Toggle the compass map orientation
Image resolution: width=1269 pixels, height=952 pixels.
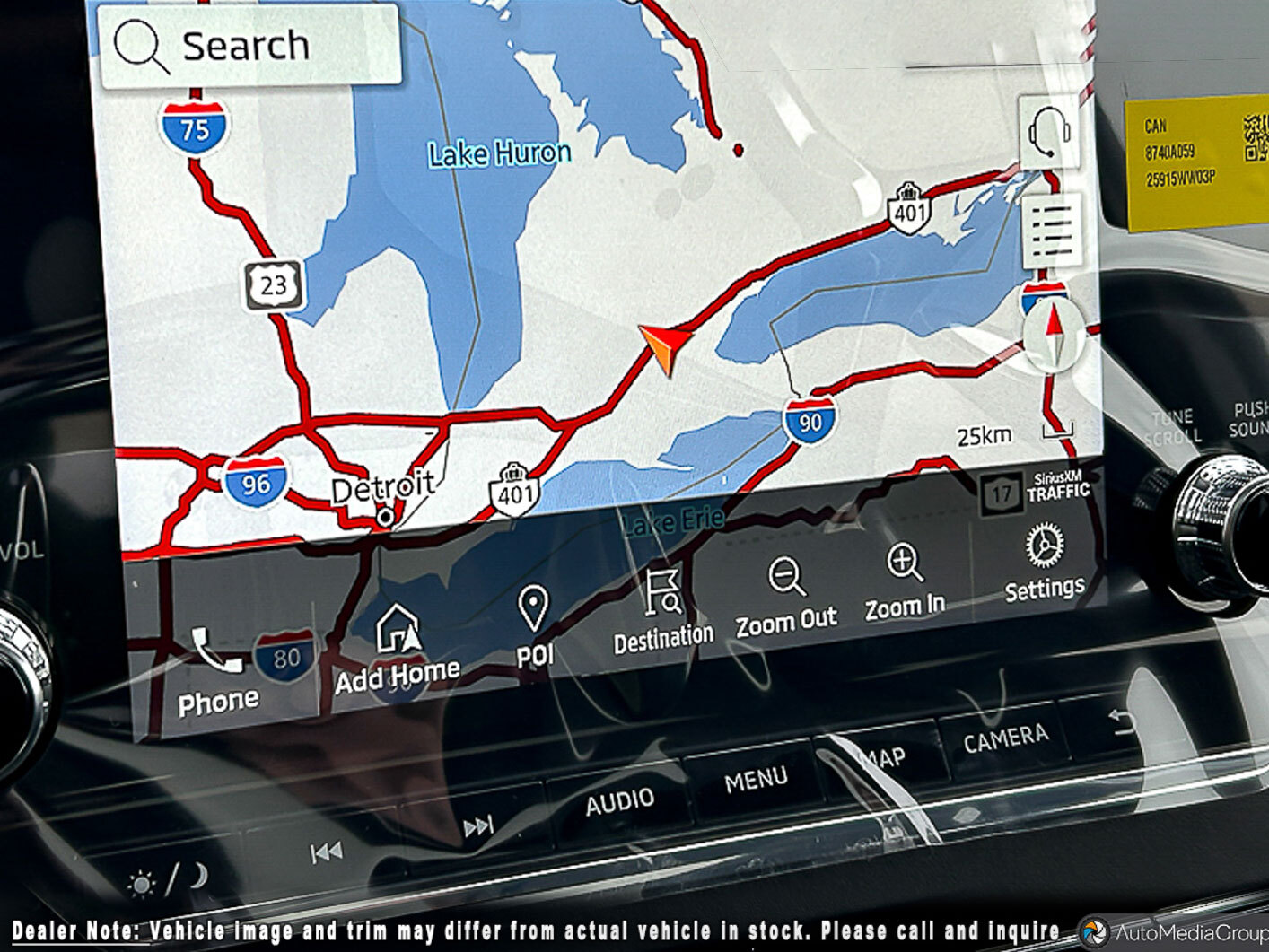[1055, 336]
